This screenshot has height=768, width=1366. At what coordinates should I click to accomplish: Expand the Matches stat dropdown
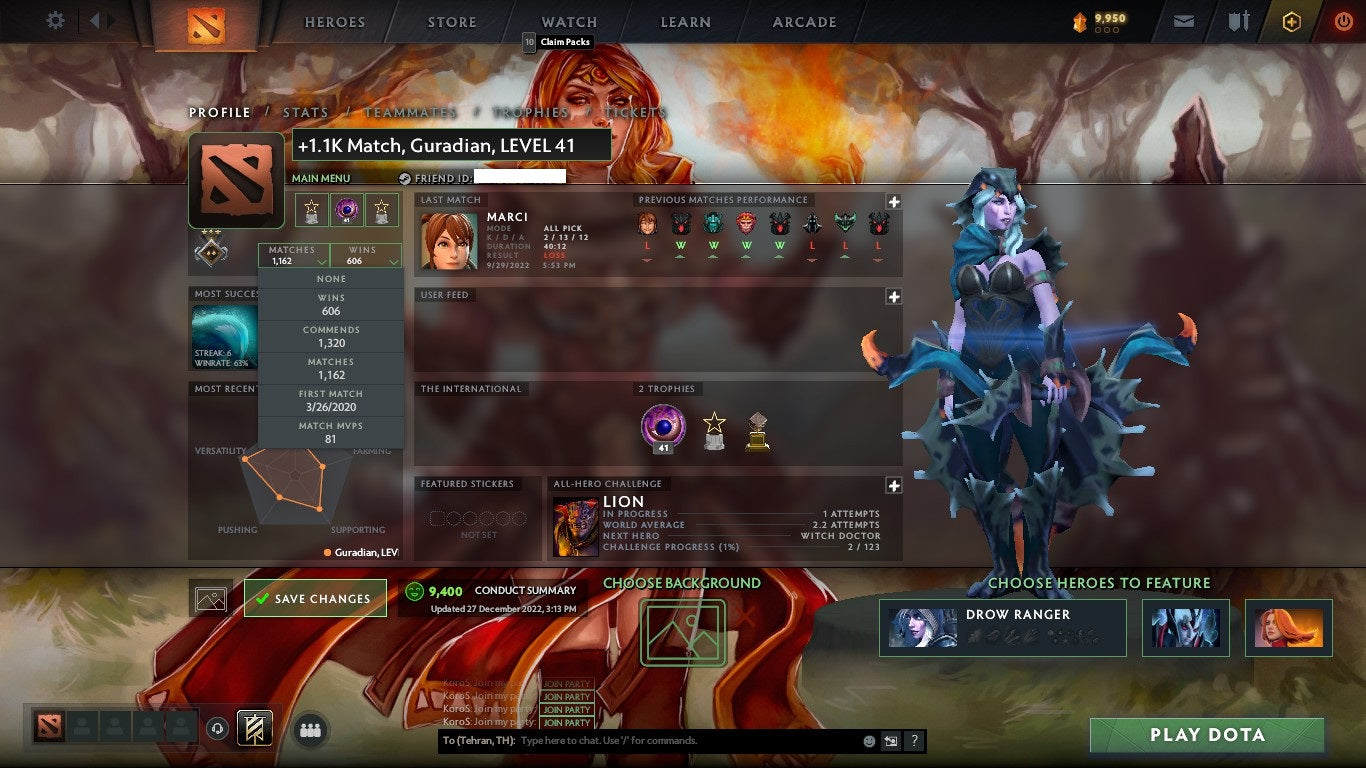click(293, 255)
